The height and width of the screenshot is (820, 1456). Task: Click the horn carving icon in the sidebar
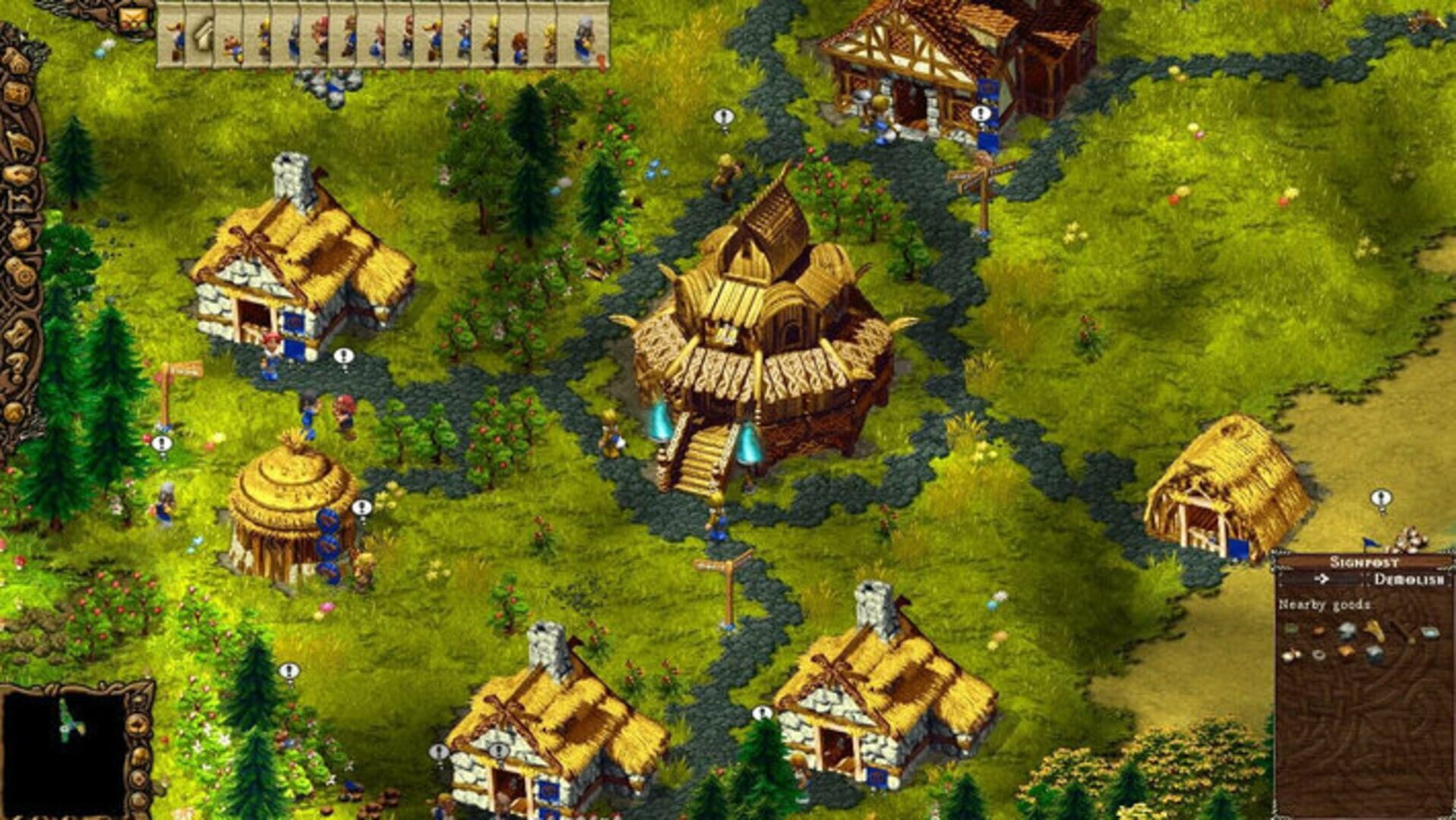(x=19, y=142)
